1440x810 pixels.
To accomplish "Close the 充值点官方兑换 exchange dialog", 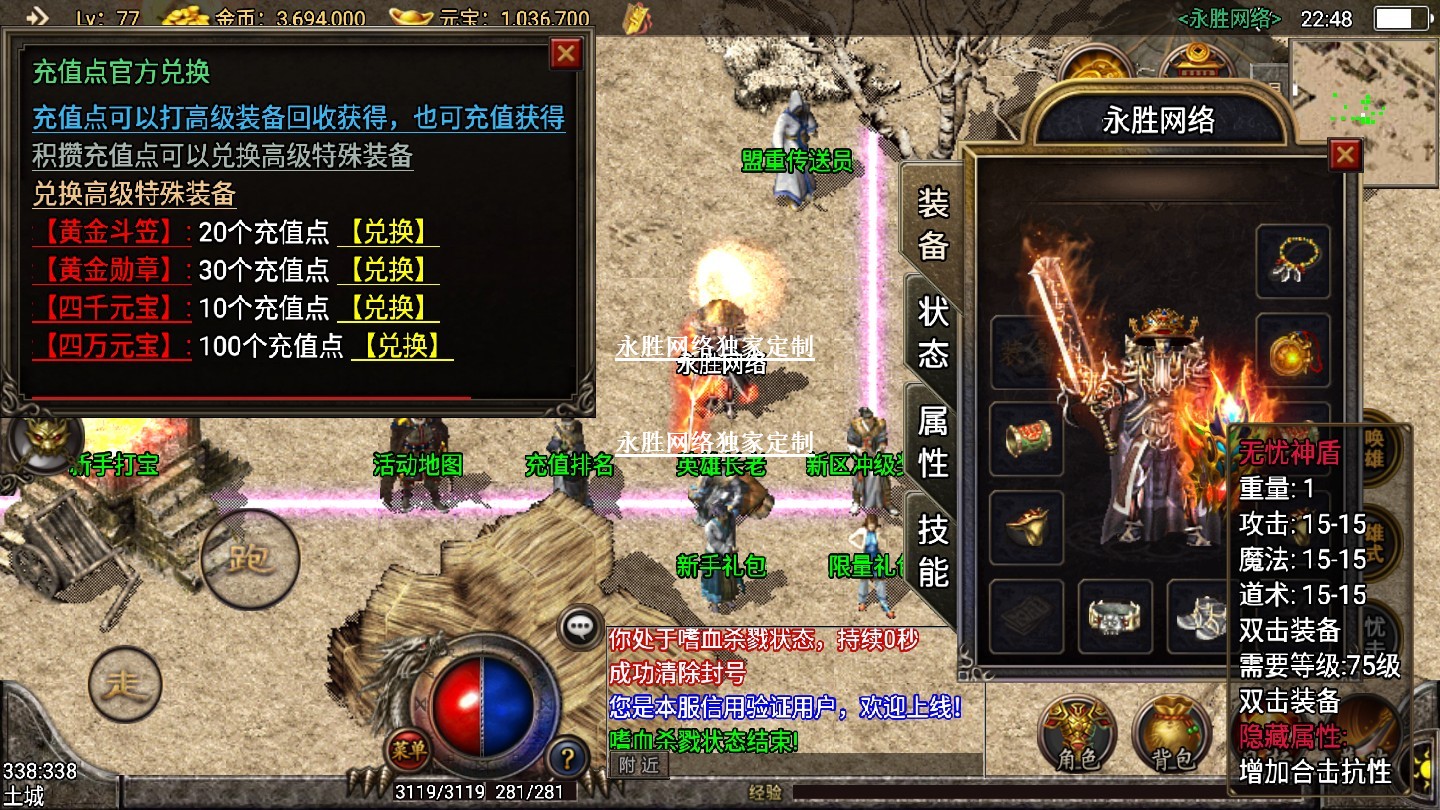I will point(566,53).
